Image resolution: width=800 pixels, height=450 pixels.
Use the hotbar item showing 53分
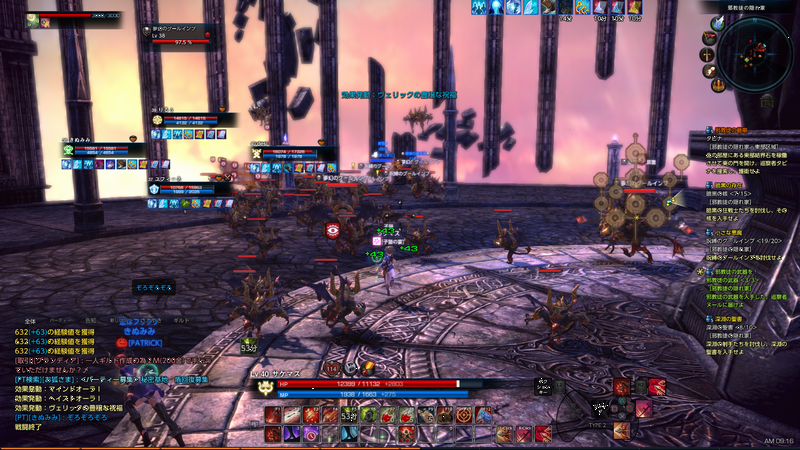click(348, 414)
